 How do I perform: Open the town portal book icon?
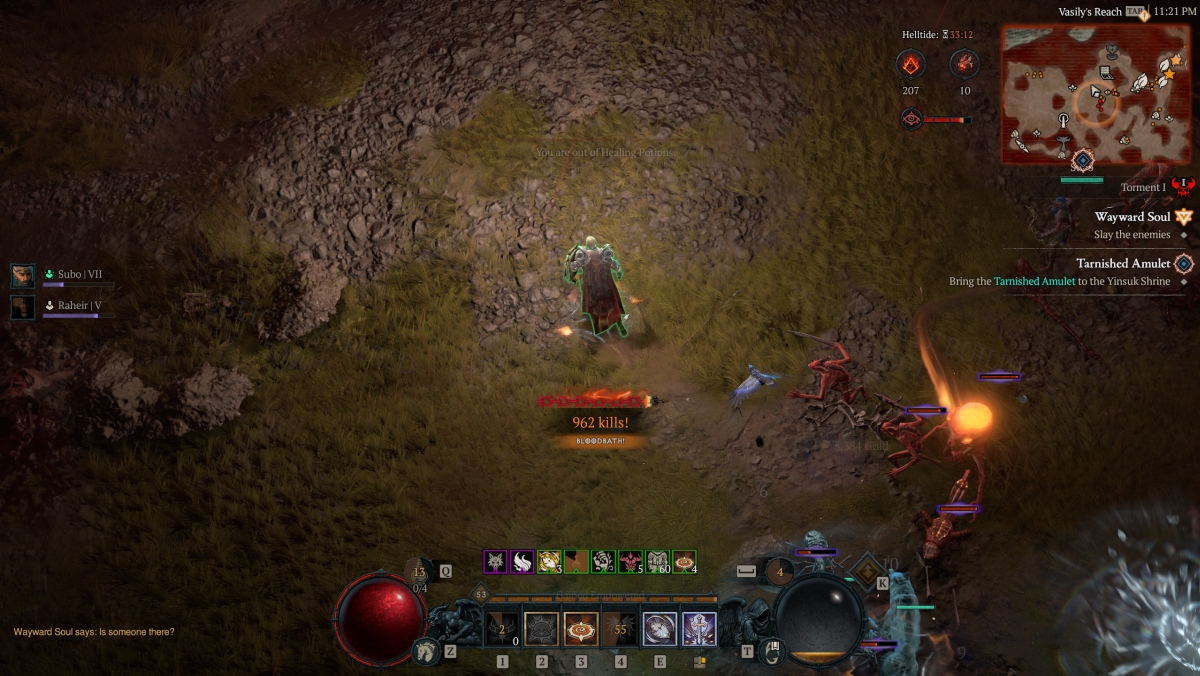[x=772, y=652]
